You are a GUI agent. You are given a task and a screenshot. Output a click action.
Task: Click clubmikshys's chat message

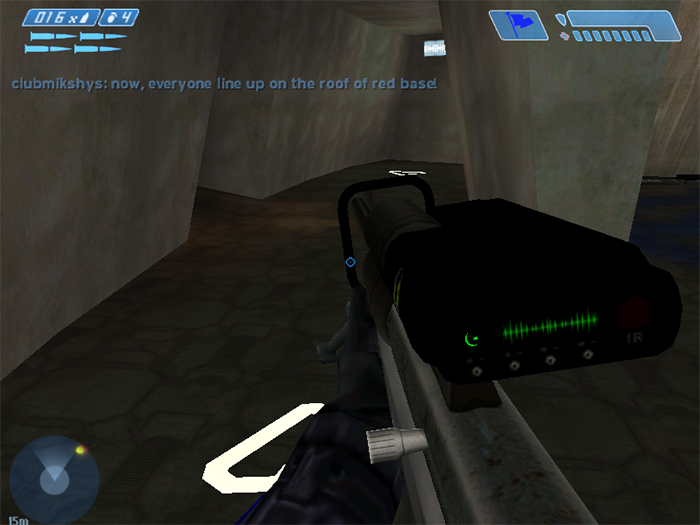point(224,84)
